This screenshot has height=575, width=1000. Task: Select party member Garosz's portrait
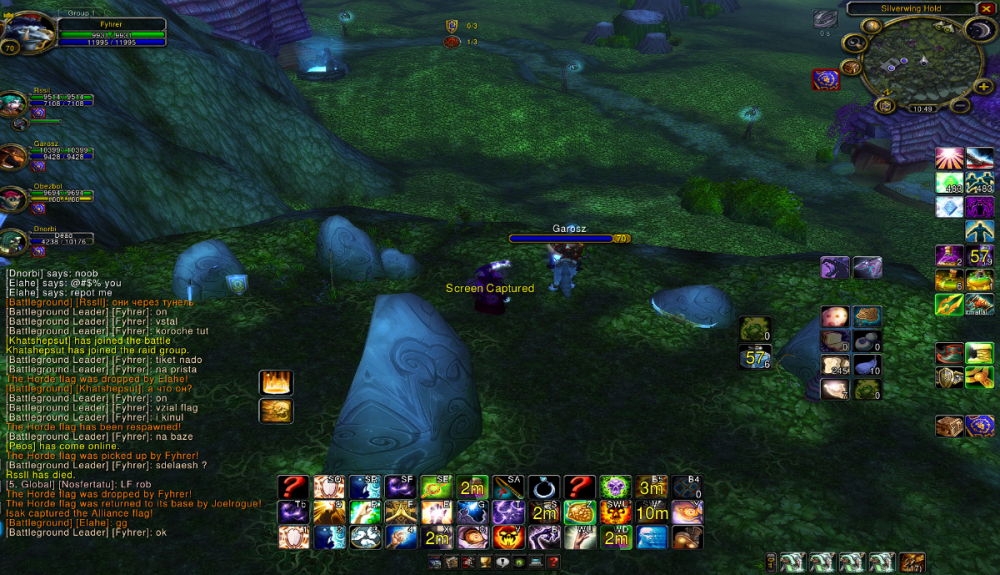click(14, 156)
